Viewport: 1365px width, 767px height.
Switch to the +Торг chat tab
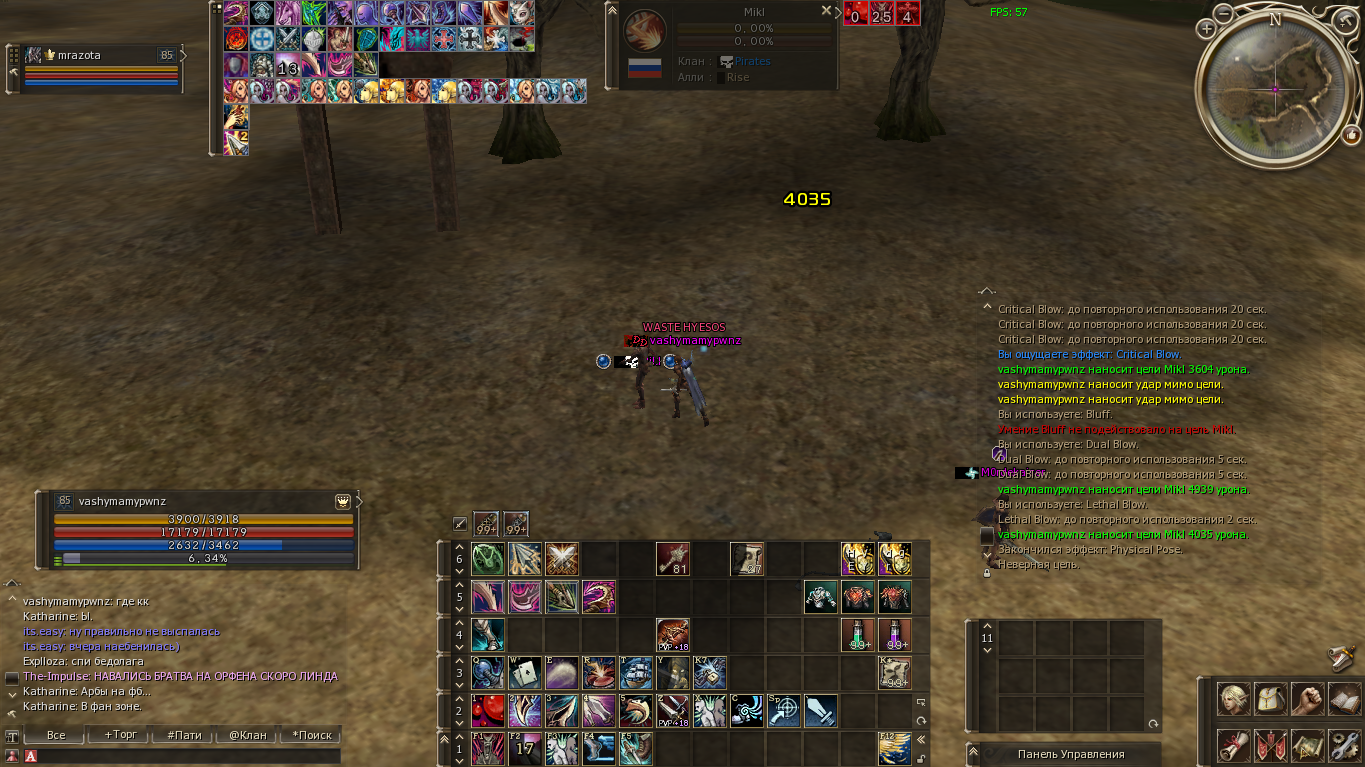click(x=121, y=734)
